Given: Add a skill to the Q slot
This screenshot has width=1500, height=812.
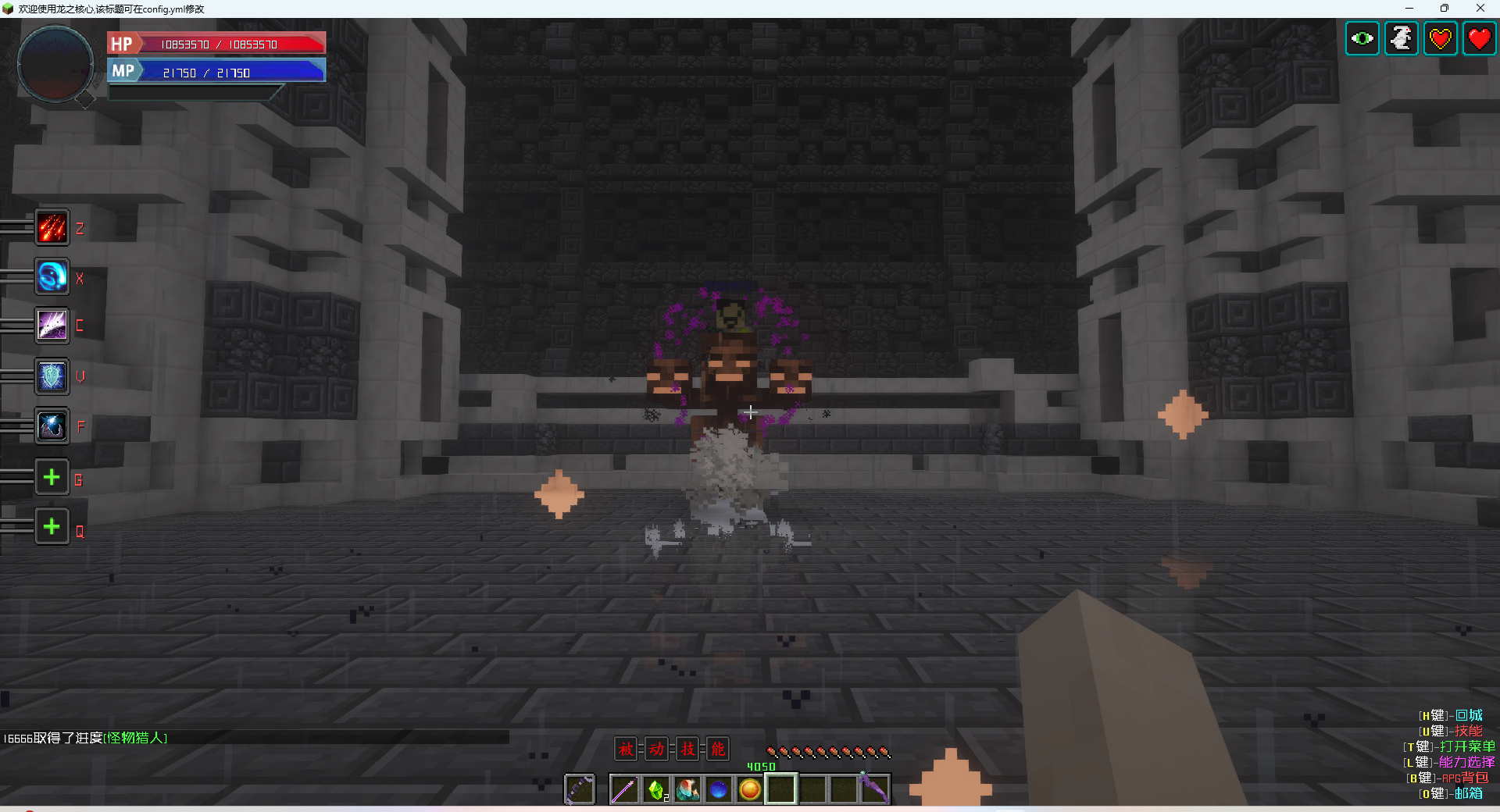Looking at the screenshot, I should pyautogui.click(x=52, y=527).
